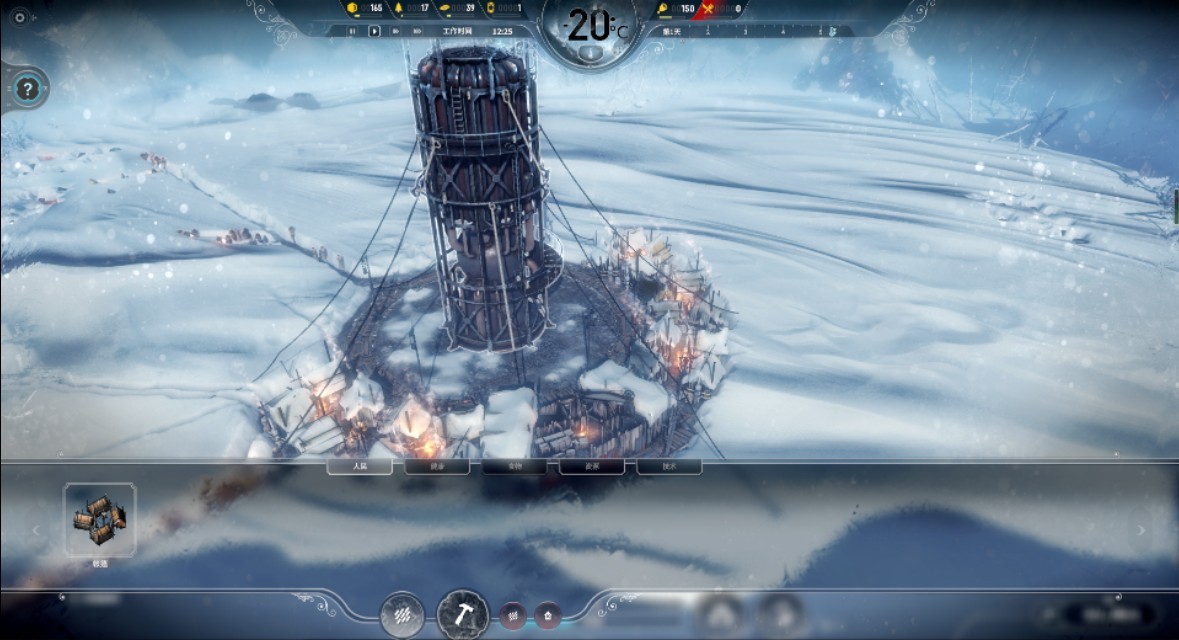Select the tent building thumbnail
This screenshot has width=1179, height=640.
[x=99, y=520]
